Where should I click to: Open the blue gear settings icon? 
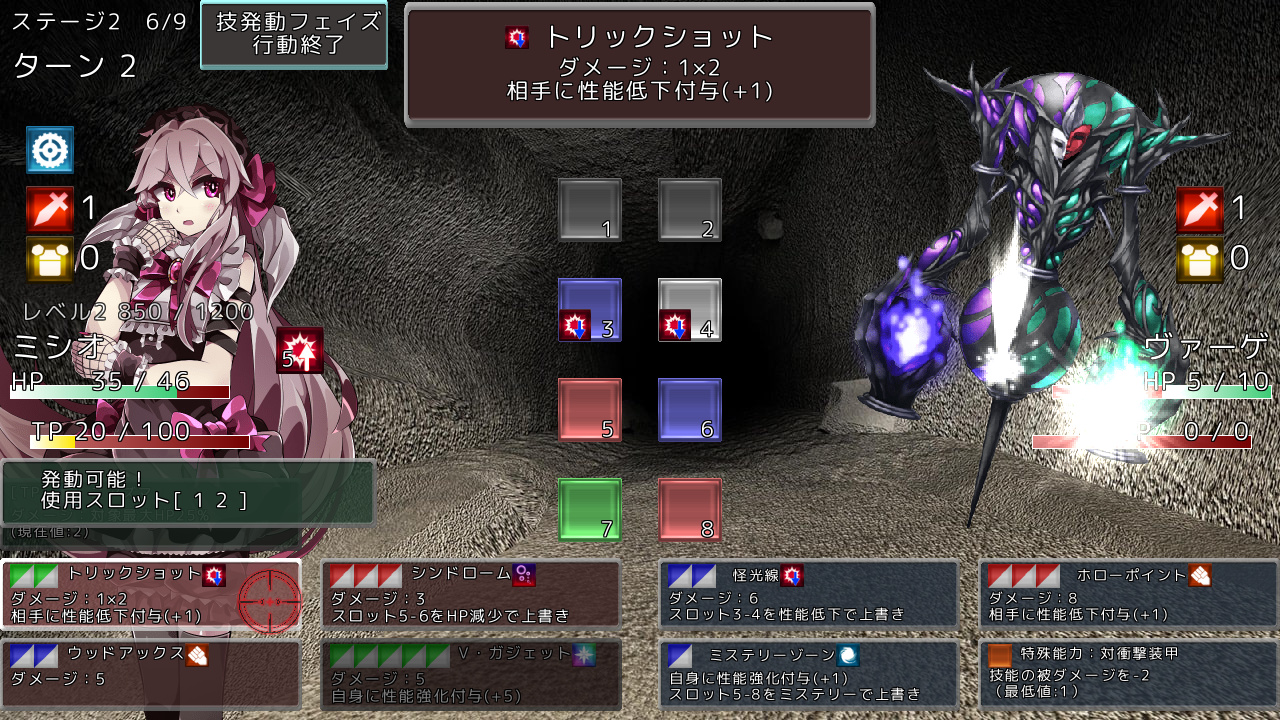point(50,150)
